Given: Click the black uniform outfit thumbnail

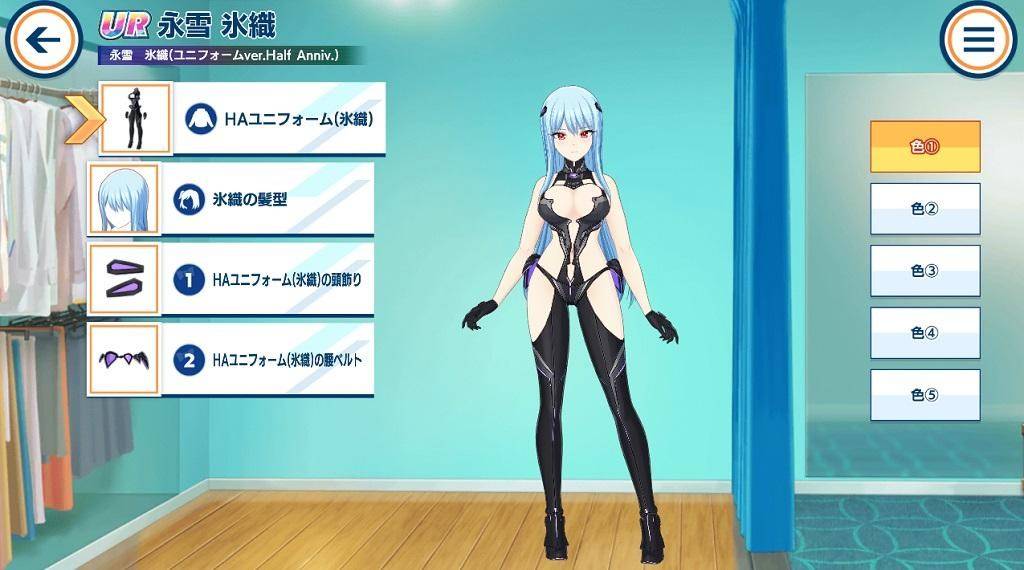Looking at the screenshot, I should (x=135, y=118).
